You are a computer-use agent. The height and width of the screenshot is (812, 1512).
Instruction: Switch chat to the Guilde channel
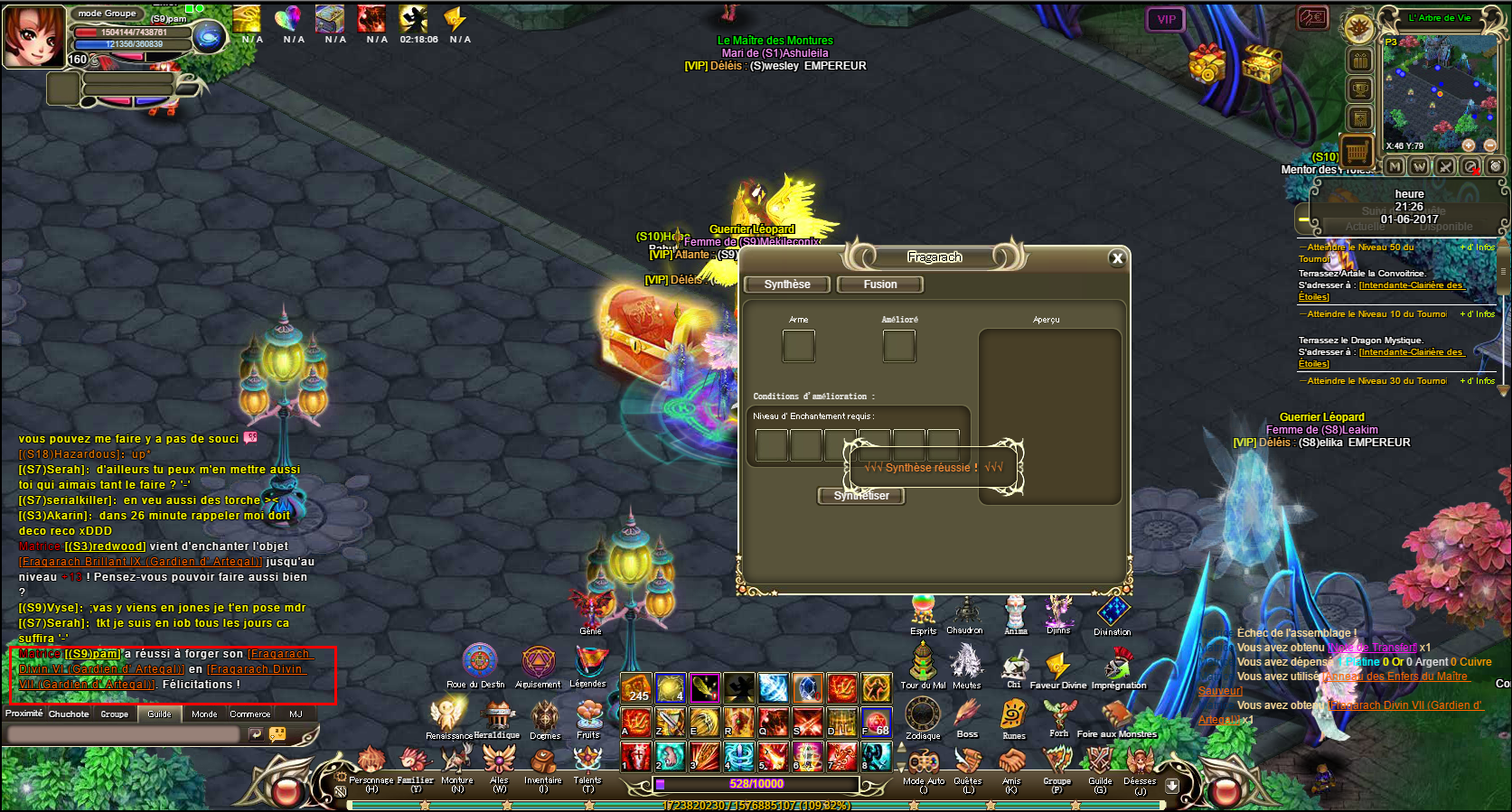point(159,714)
